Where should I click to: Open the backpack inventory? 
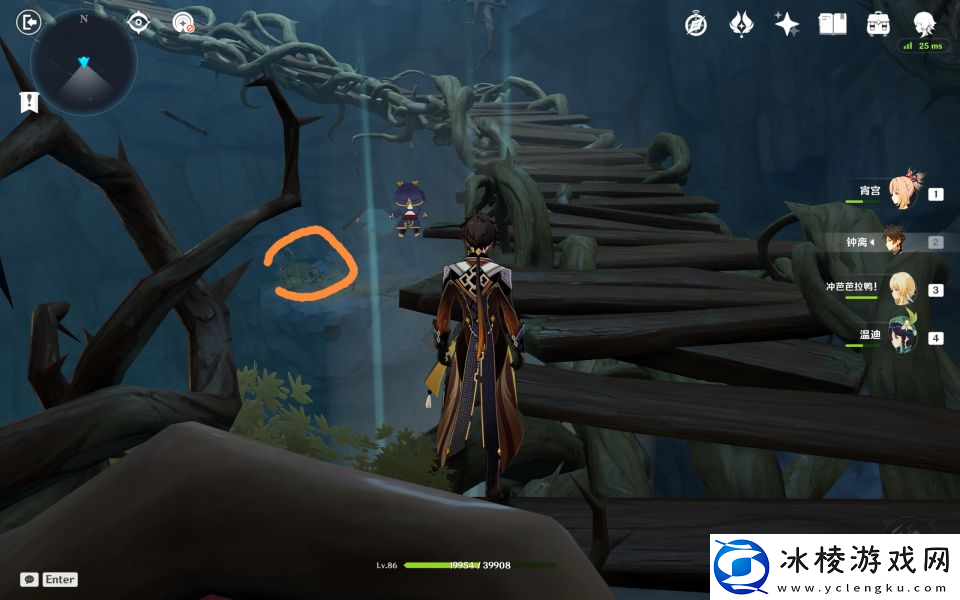tap(878, 24)
